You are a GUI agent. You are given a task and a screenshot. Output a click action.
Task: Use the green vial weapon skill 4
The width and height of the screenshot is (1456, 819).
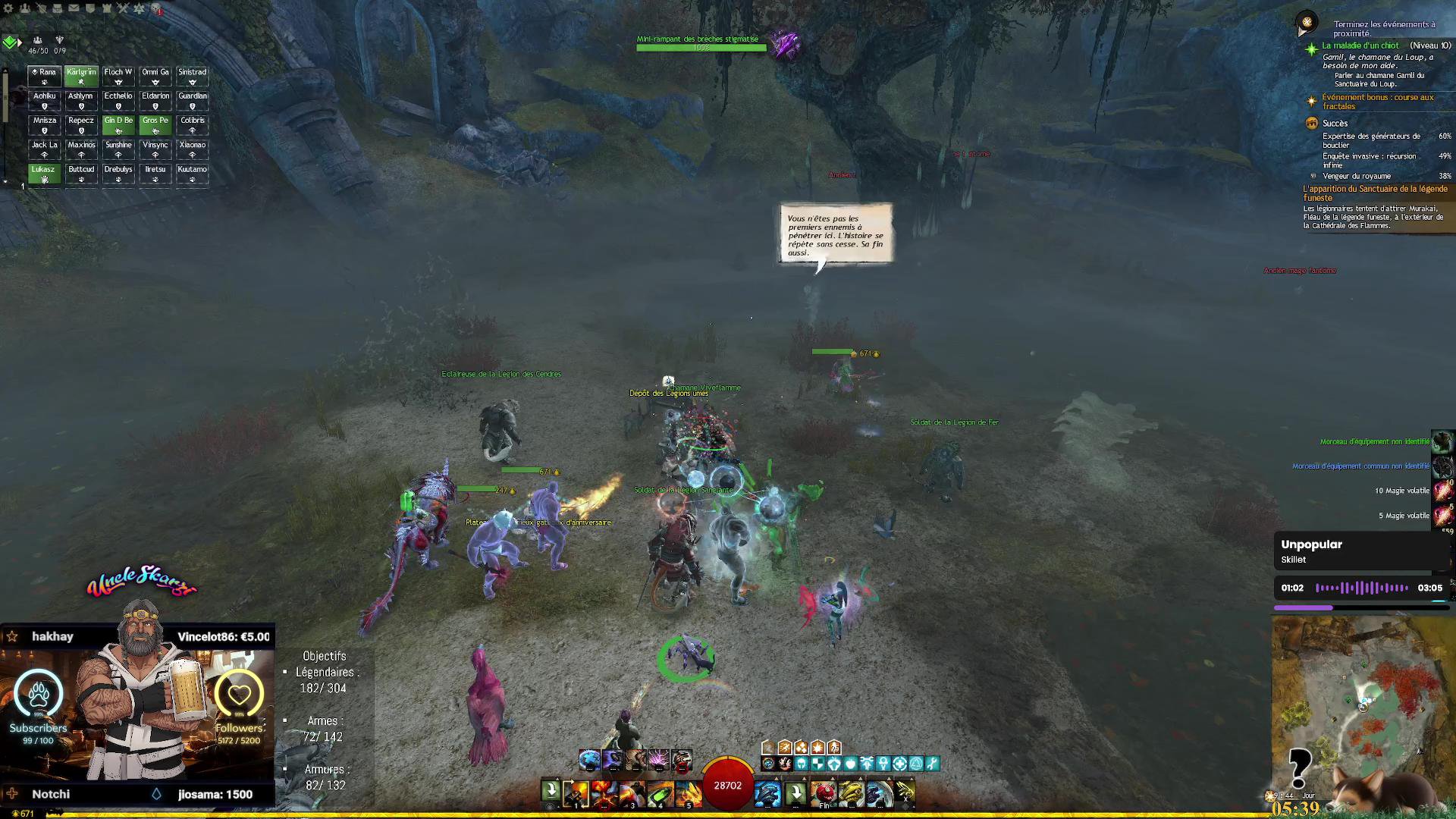click(661, 793)
